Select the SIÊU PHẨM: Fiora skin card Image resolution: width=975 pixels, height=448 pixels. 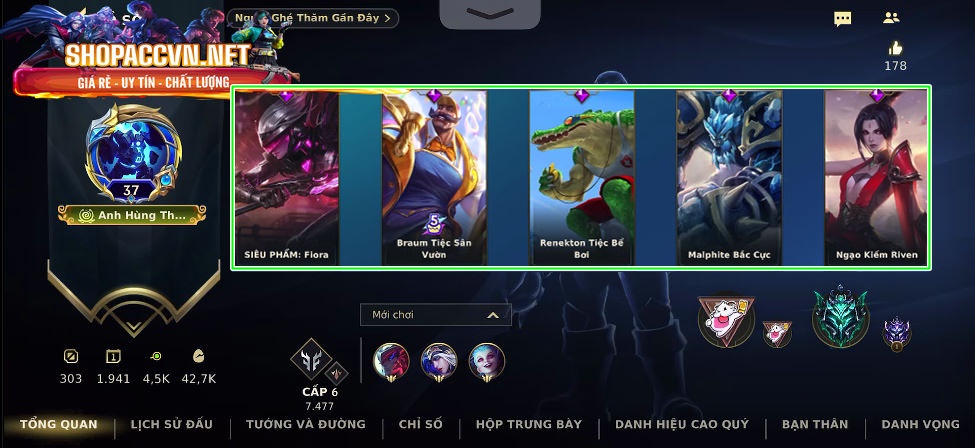286,178
